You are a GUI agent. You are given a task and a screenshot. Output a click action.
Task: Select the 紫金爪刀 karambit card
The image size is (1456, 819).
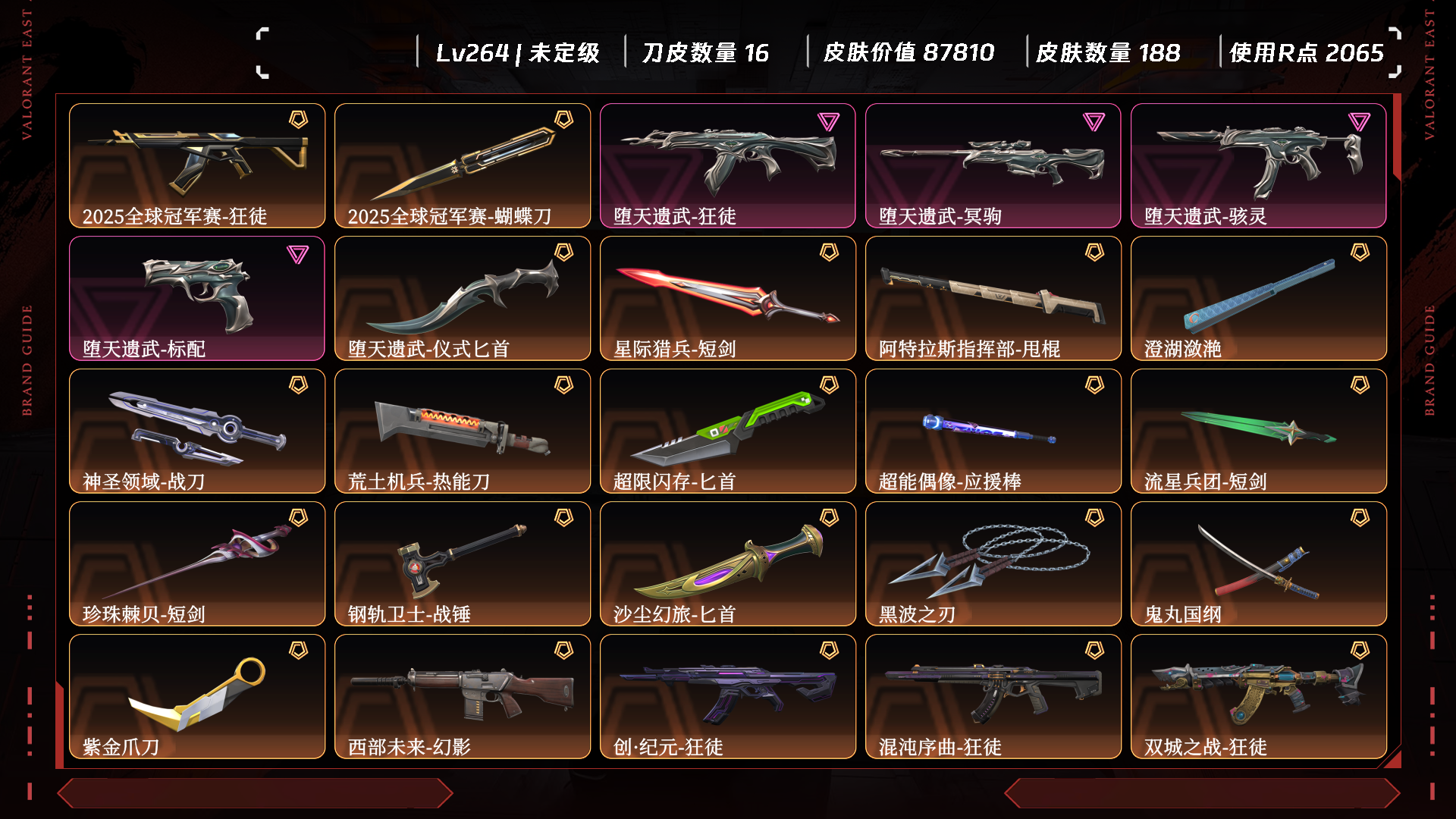(x=197, y=696)
